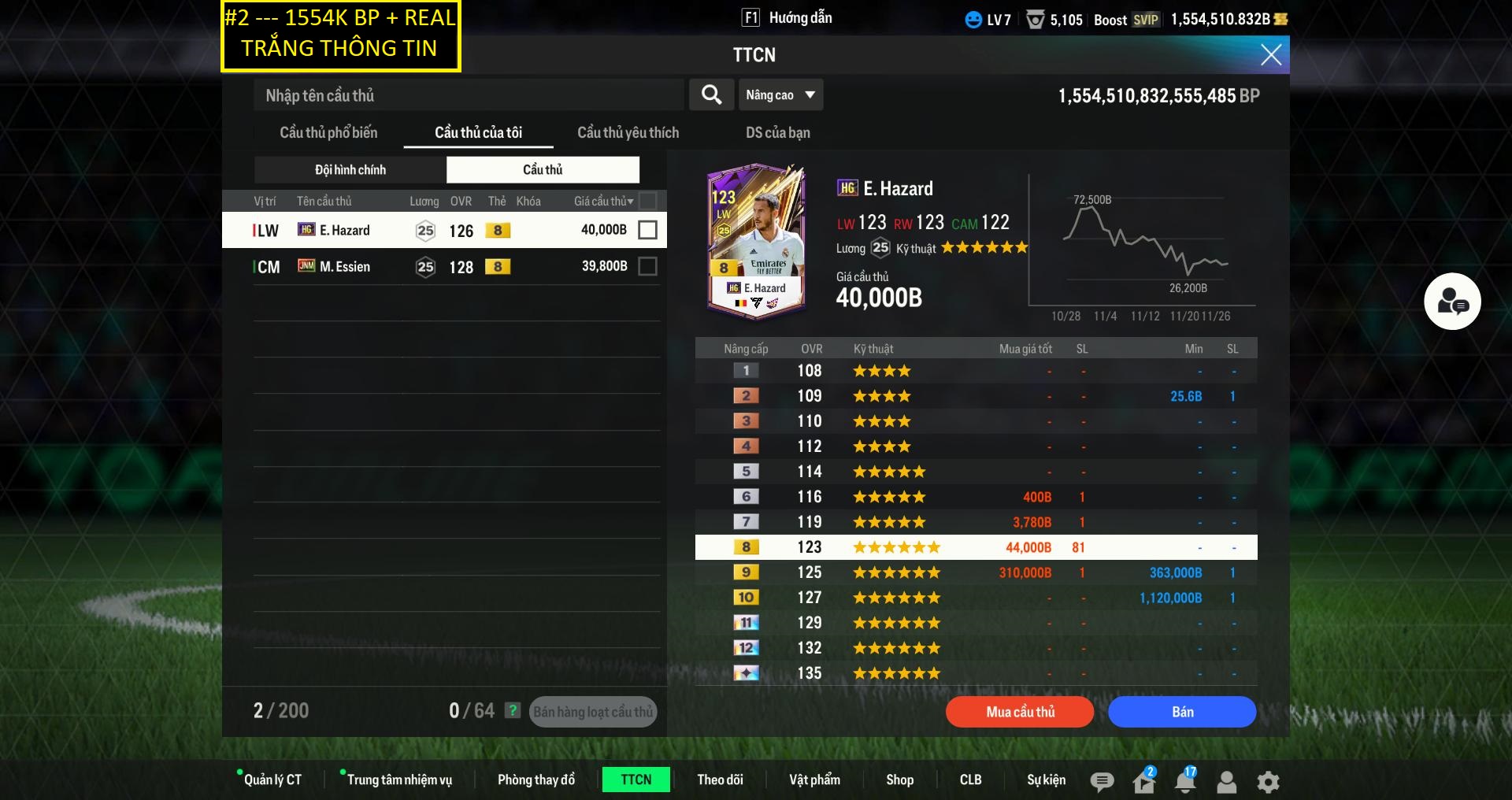Viewport: 1512px width, 800px height.
Task: Open the Shop menu entry
Action: point(899,780)
